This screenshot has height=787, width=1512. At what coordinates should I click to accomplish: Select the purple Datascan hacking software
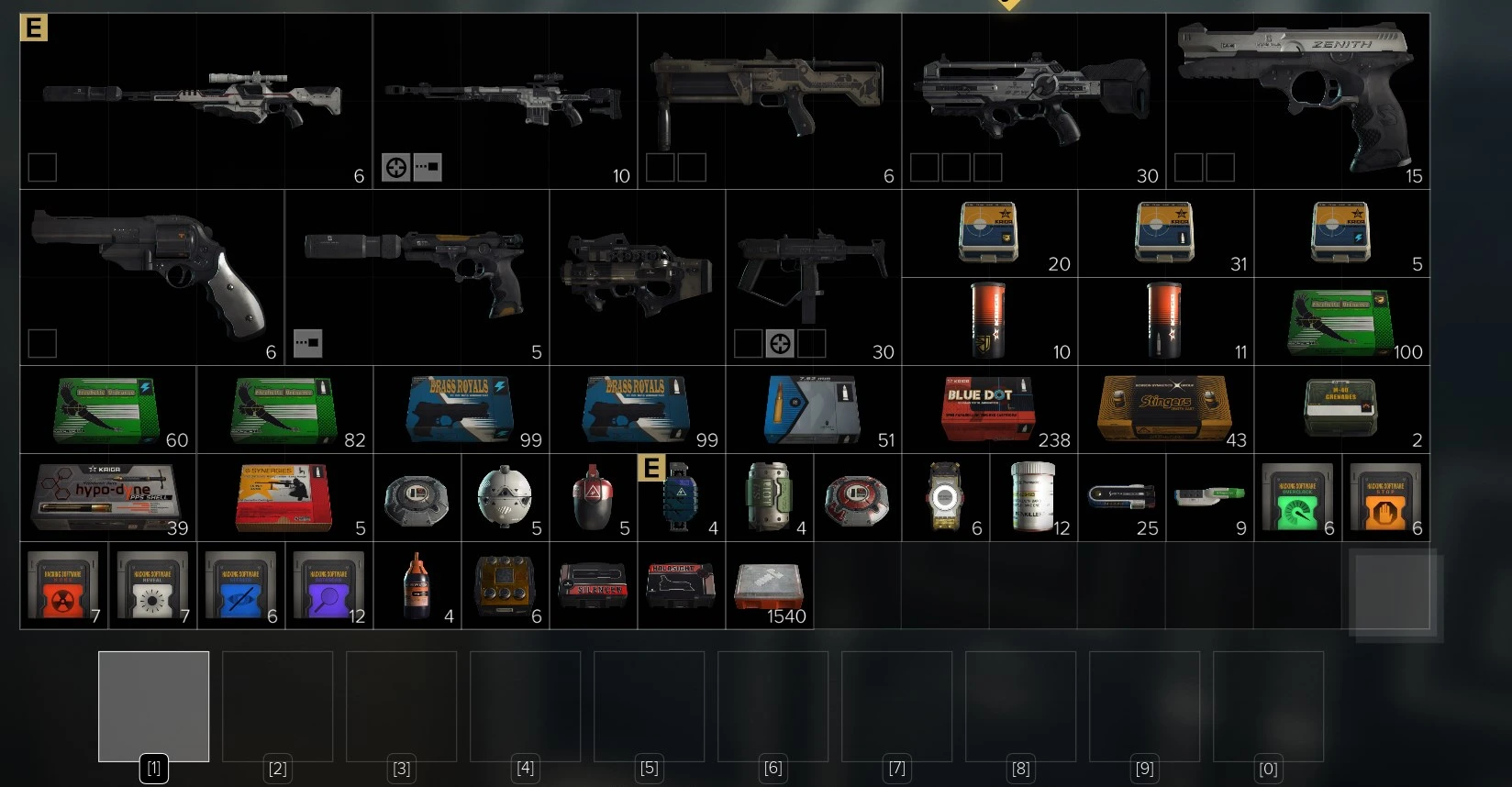tap(329, 585)
